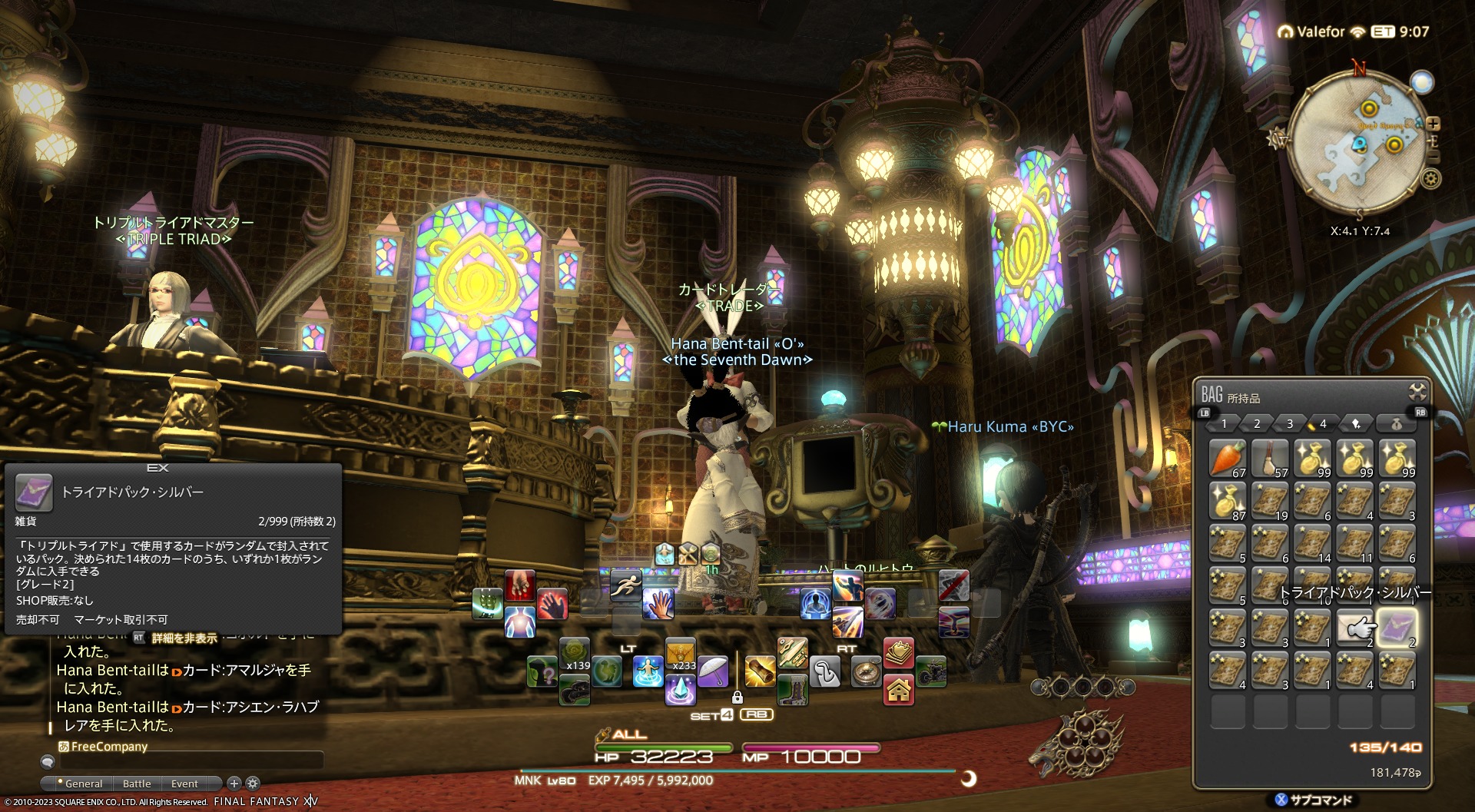Switch to inventory tab 2
Screen dimensions: 1475x812
click(x=1257, y=423)
